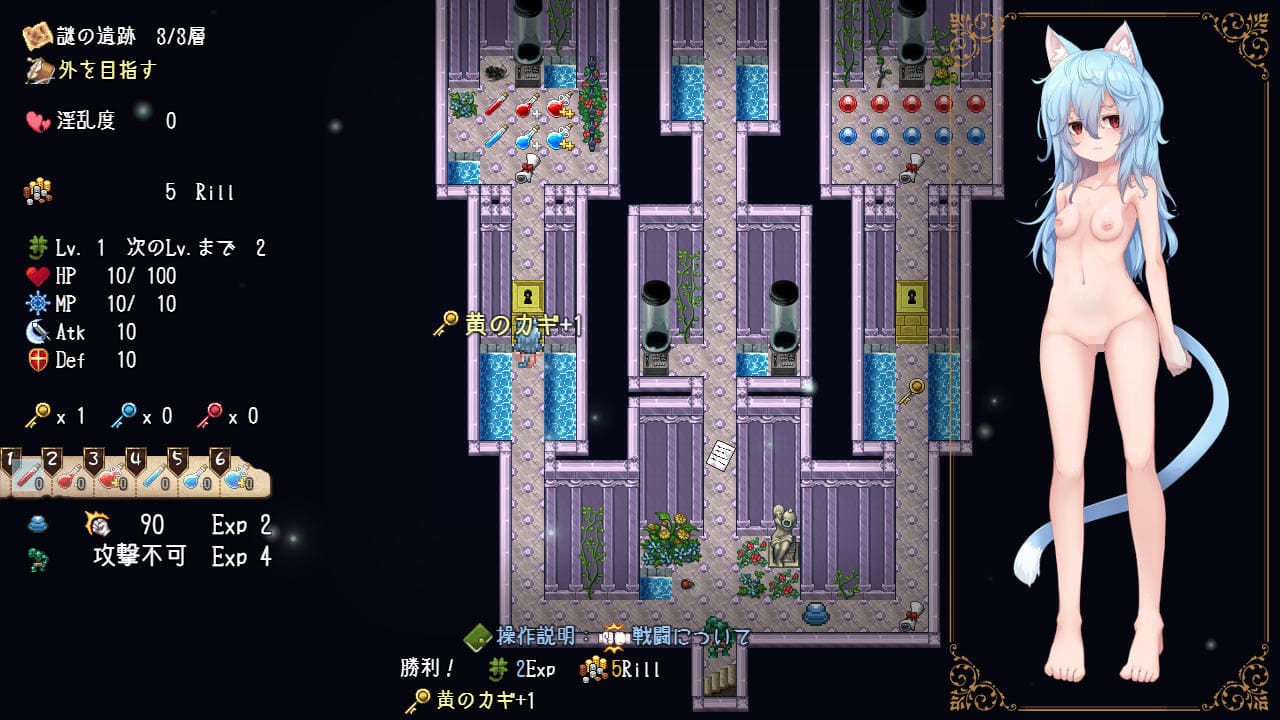1280x720 pixels.
Task: Use the small red vial in slot 1
Action: [26, 479]
